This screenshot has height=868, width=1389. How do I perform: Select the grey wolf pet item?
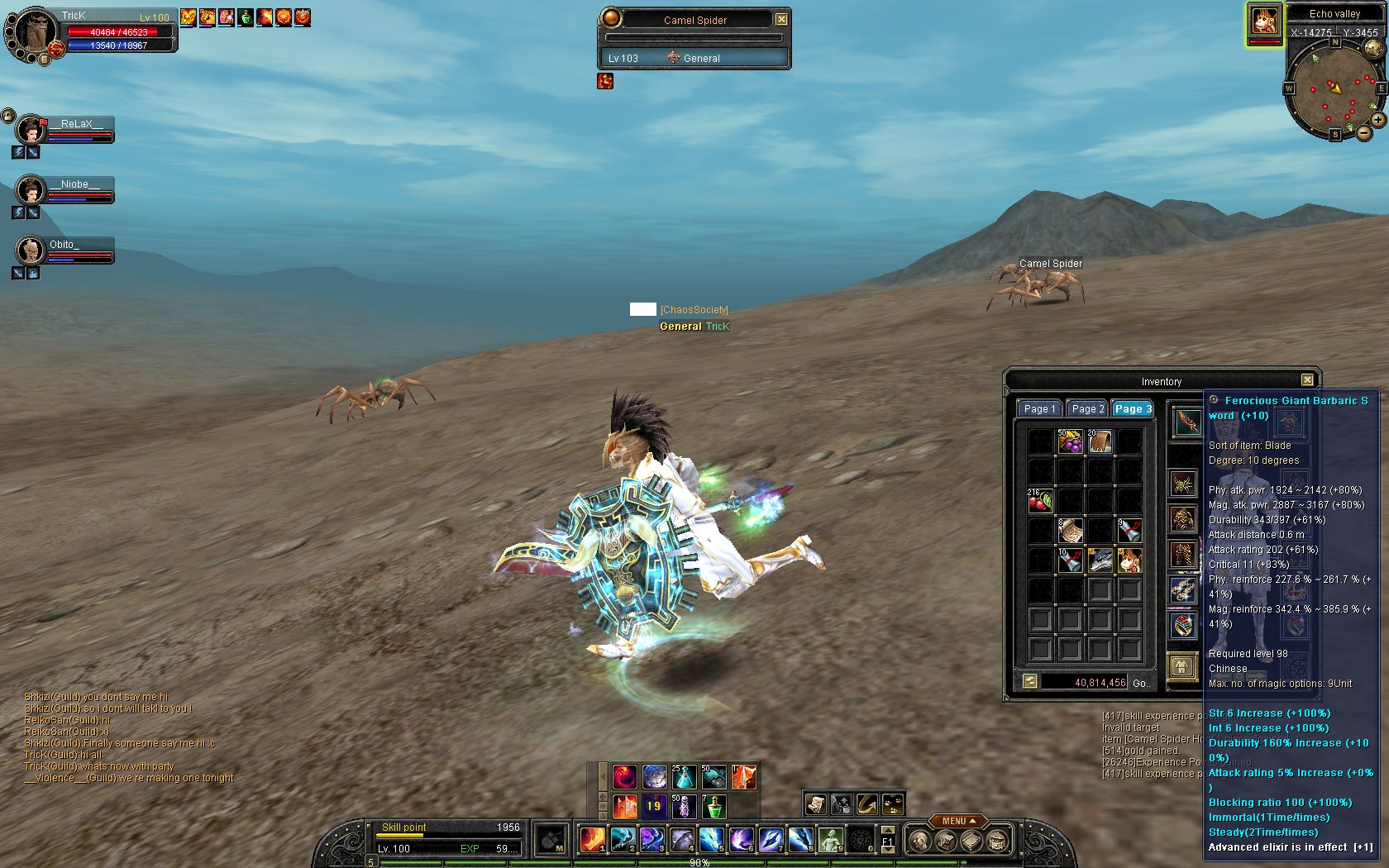[1100, 560]
